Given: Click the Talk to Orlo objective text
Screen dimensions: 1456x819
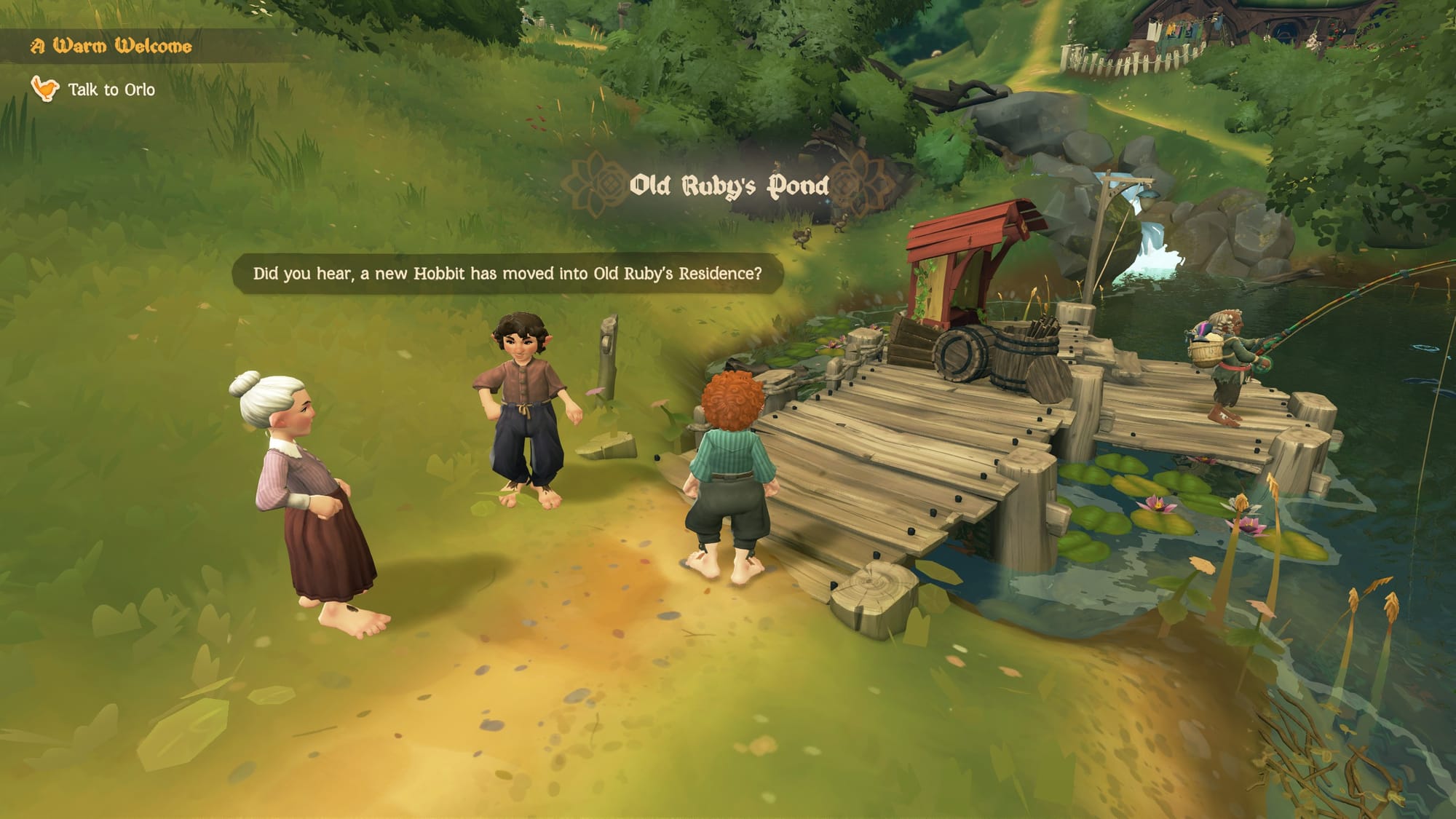Looking at the screenshot, I should 111,90.
